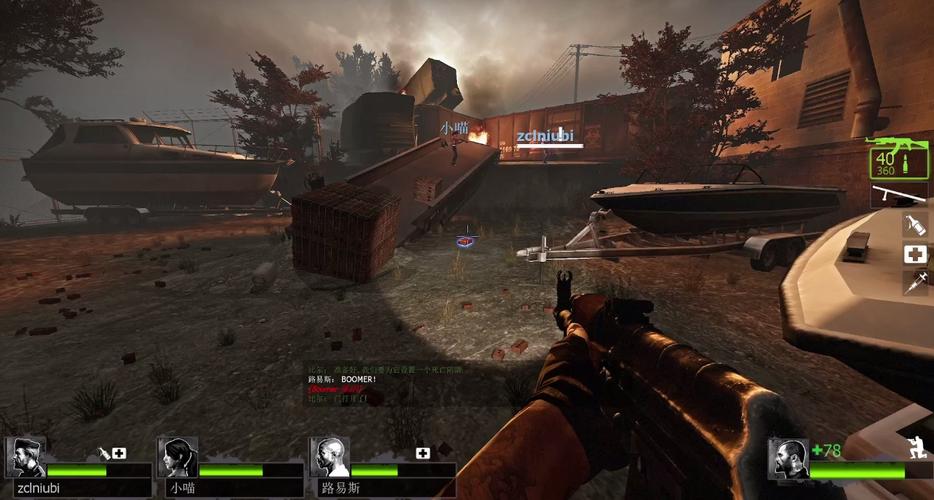The image size is (934, 500).
Task: Click teammate 路易斯's portrait
Action: click(329, 458)
